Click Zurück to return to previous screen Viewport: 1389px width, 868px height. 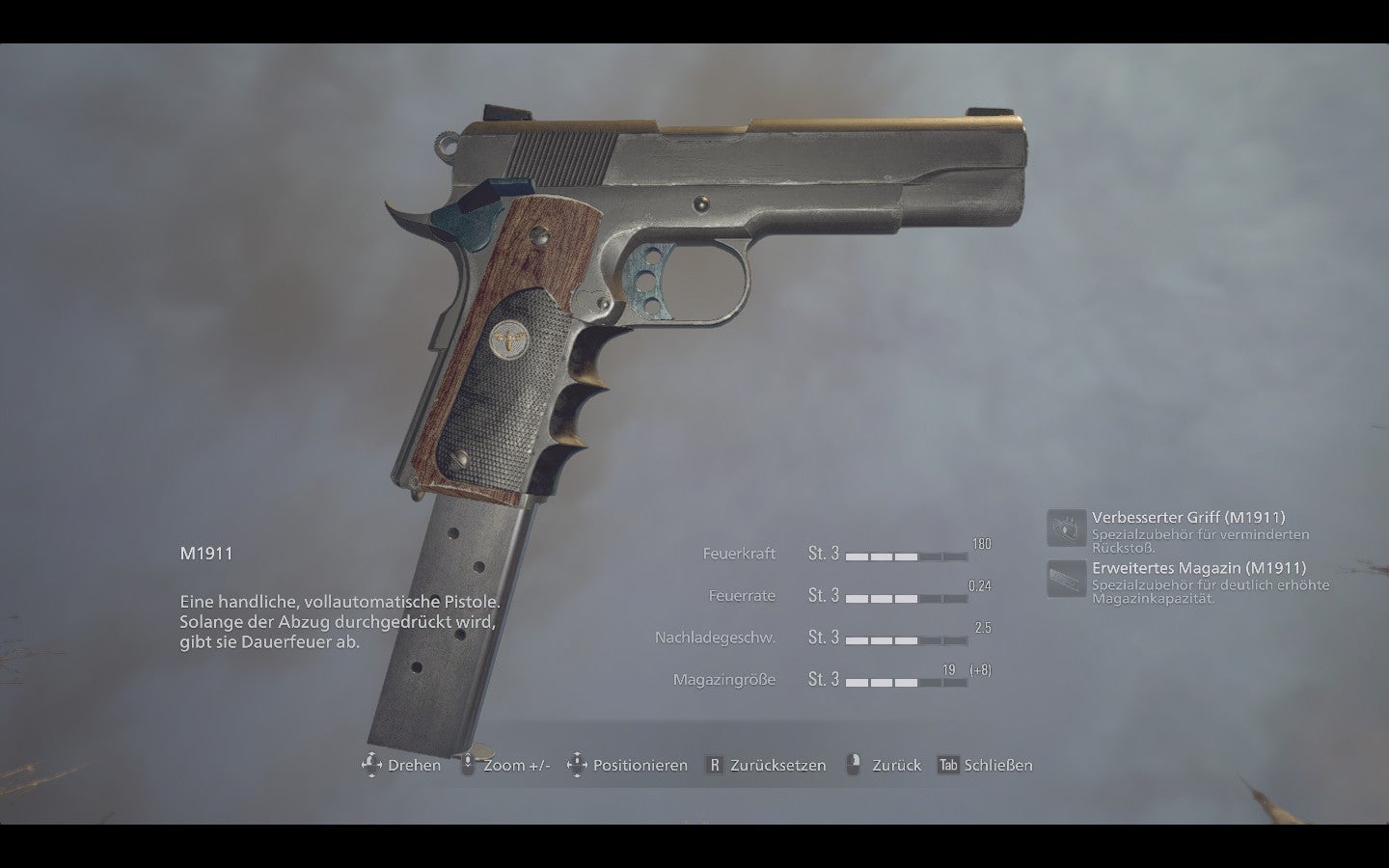(x=899, y=765)
